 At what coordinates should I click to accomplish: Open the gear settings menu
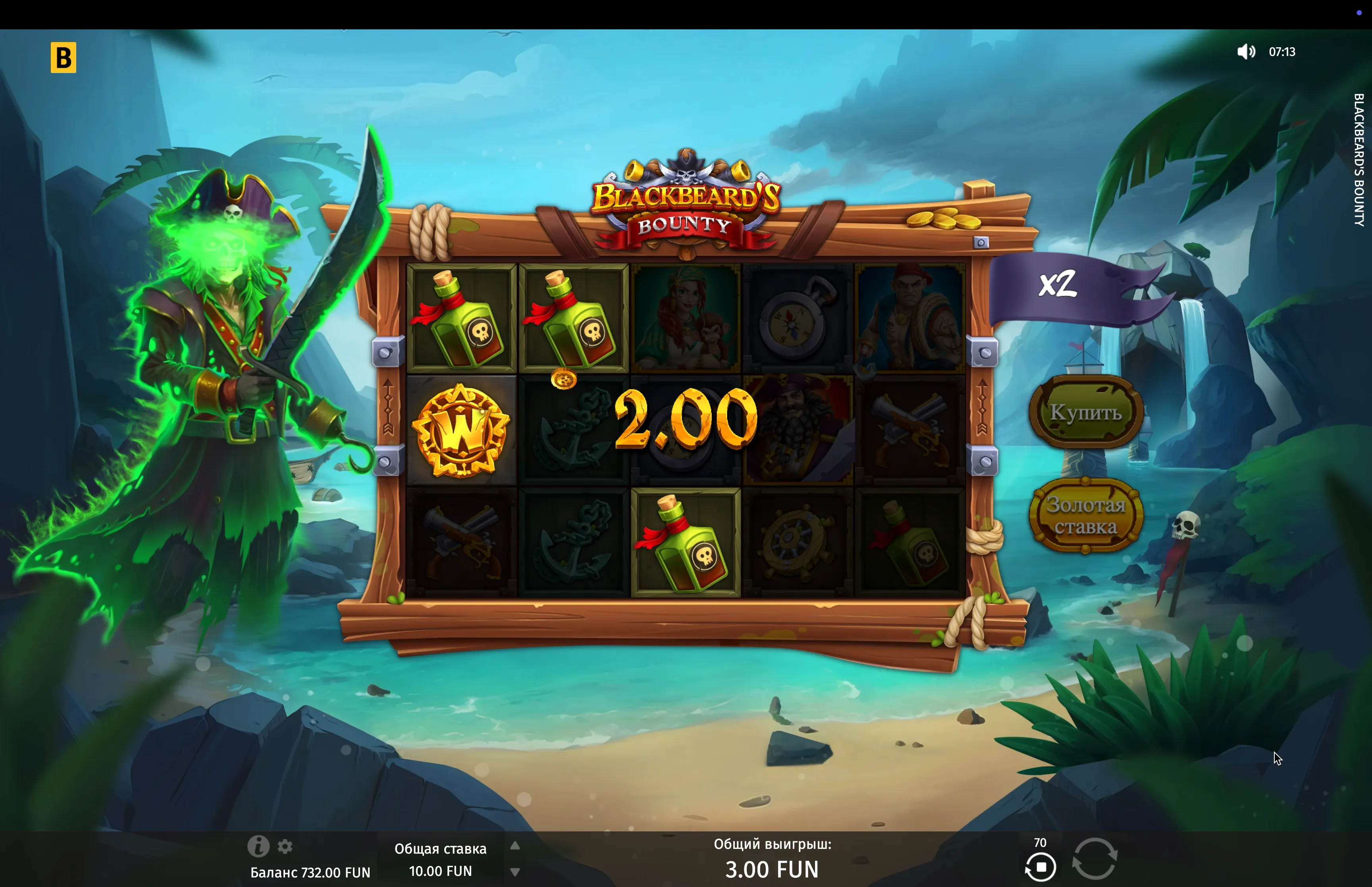tap(285, 846)
